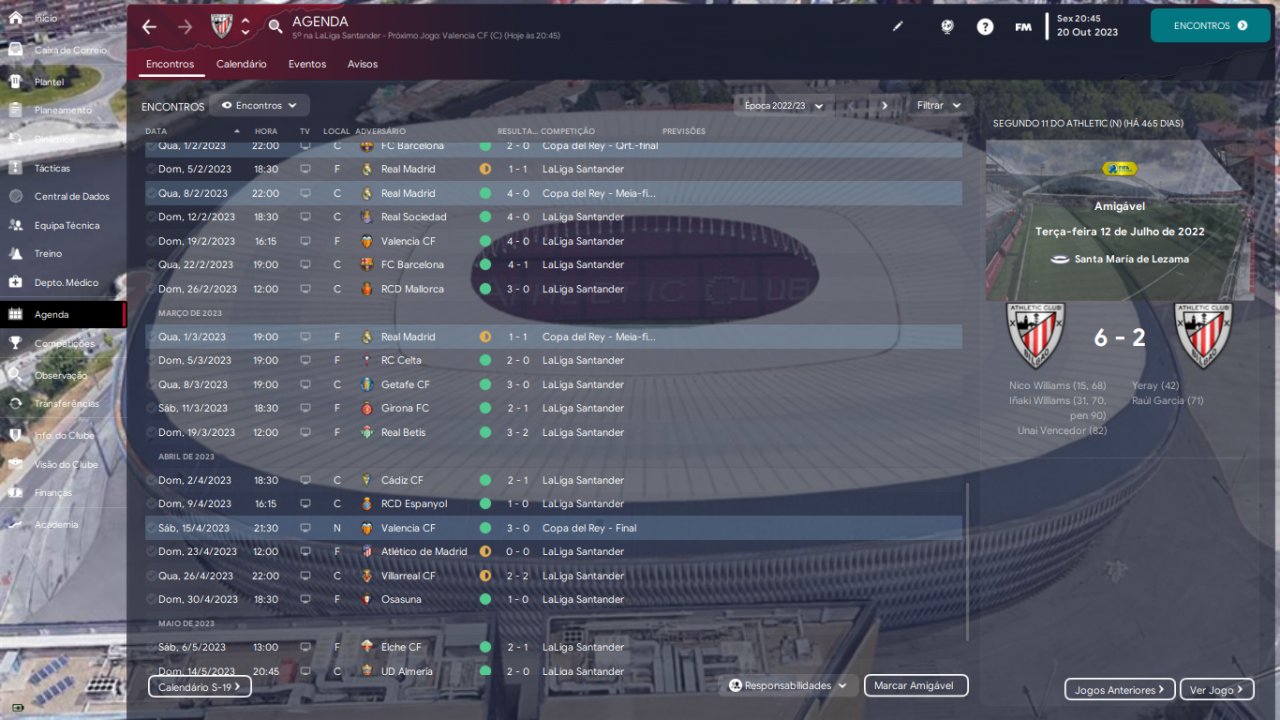1280x720 pixels.
Task: Click the Marcar Amigável button
Action: pos(916,686)
